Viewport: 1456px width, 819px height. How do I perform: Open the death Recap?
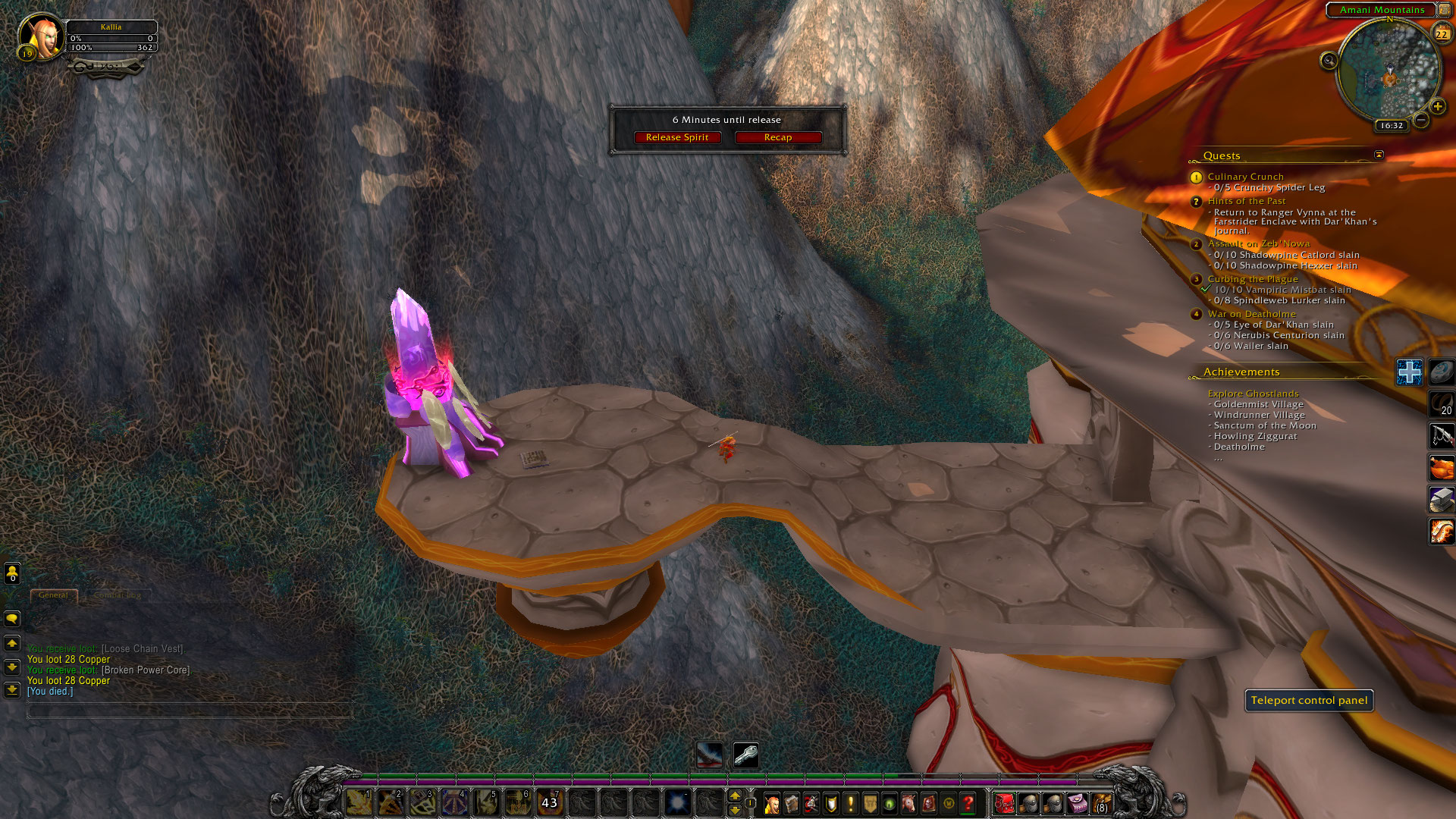pos(777,137)
